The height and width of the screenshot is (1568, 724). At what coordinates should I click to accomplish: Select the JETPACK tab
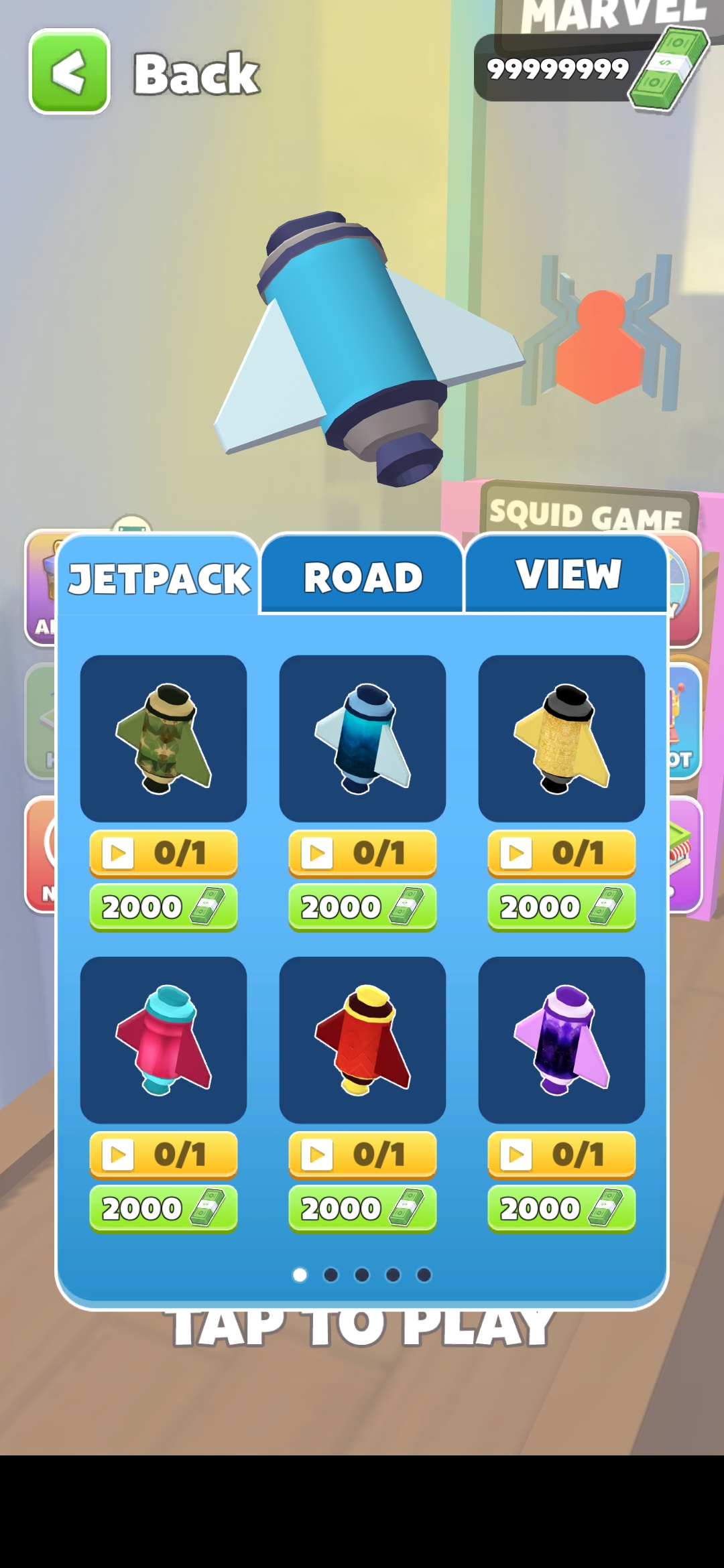tap(159, 578)
